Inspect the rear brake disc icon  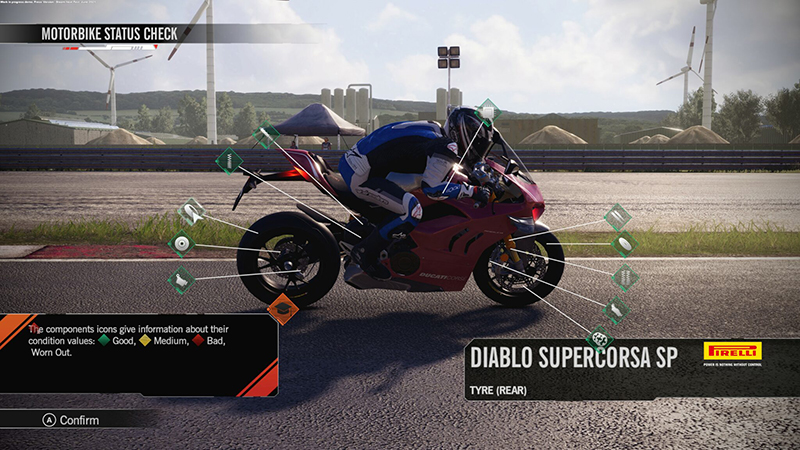181,242
